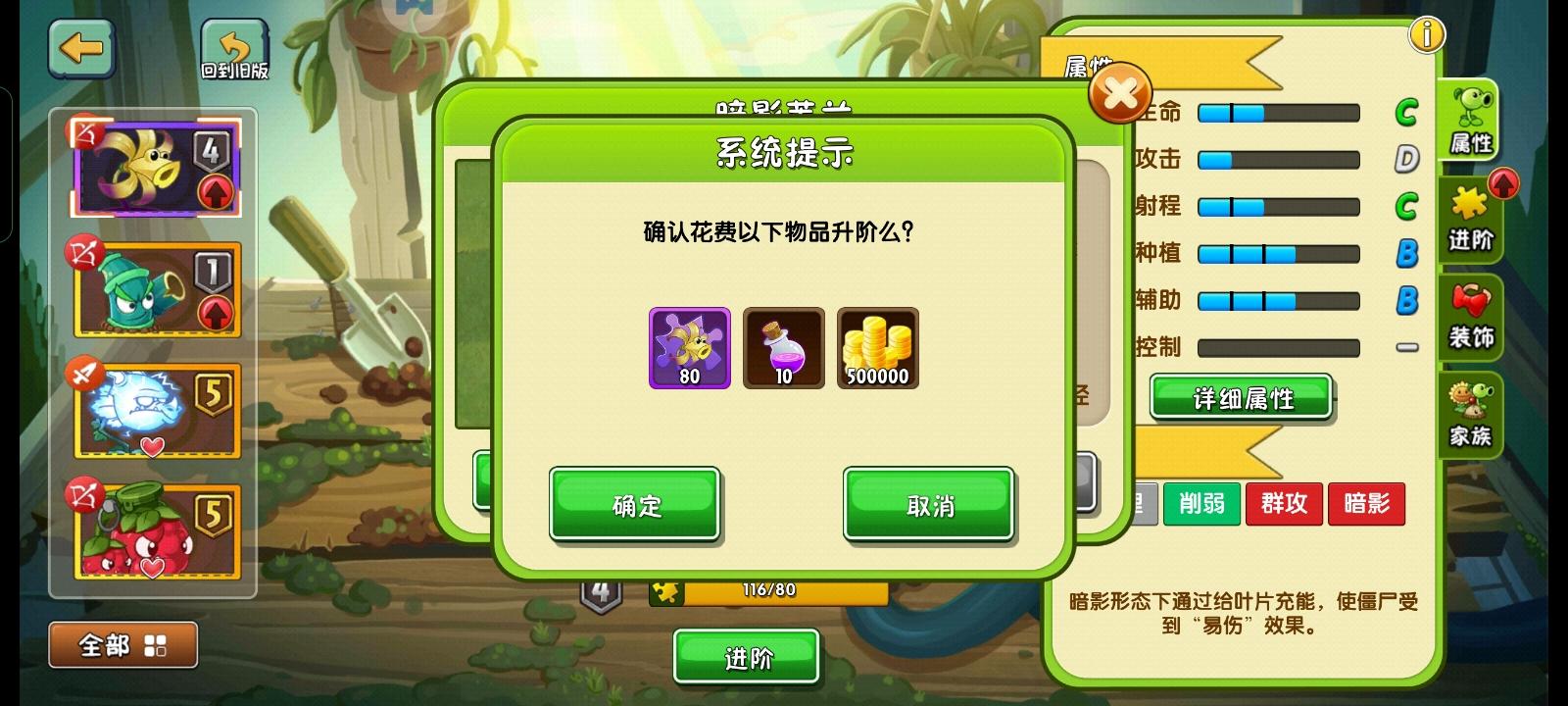Image resolution: width=1568 pixels, height=706 pixels.
Task: Toggle the 暗影 shadow tag
Action: [x=1366, y=503]
